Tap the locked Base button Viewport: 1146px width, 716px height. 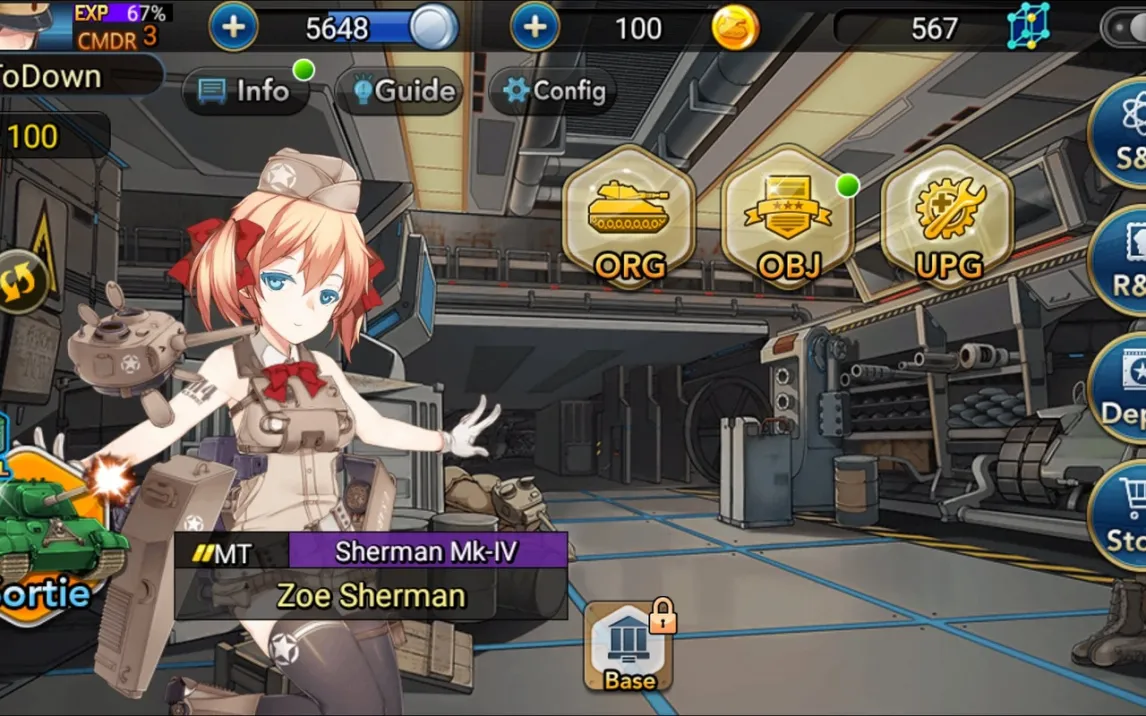pyautogui.click(x=629, y=648)
